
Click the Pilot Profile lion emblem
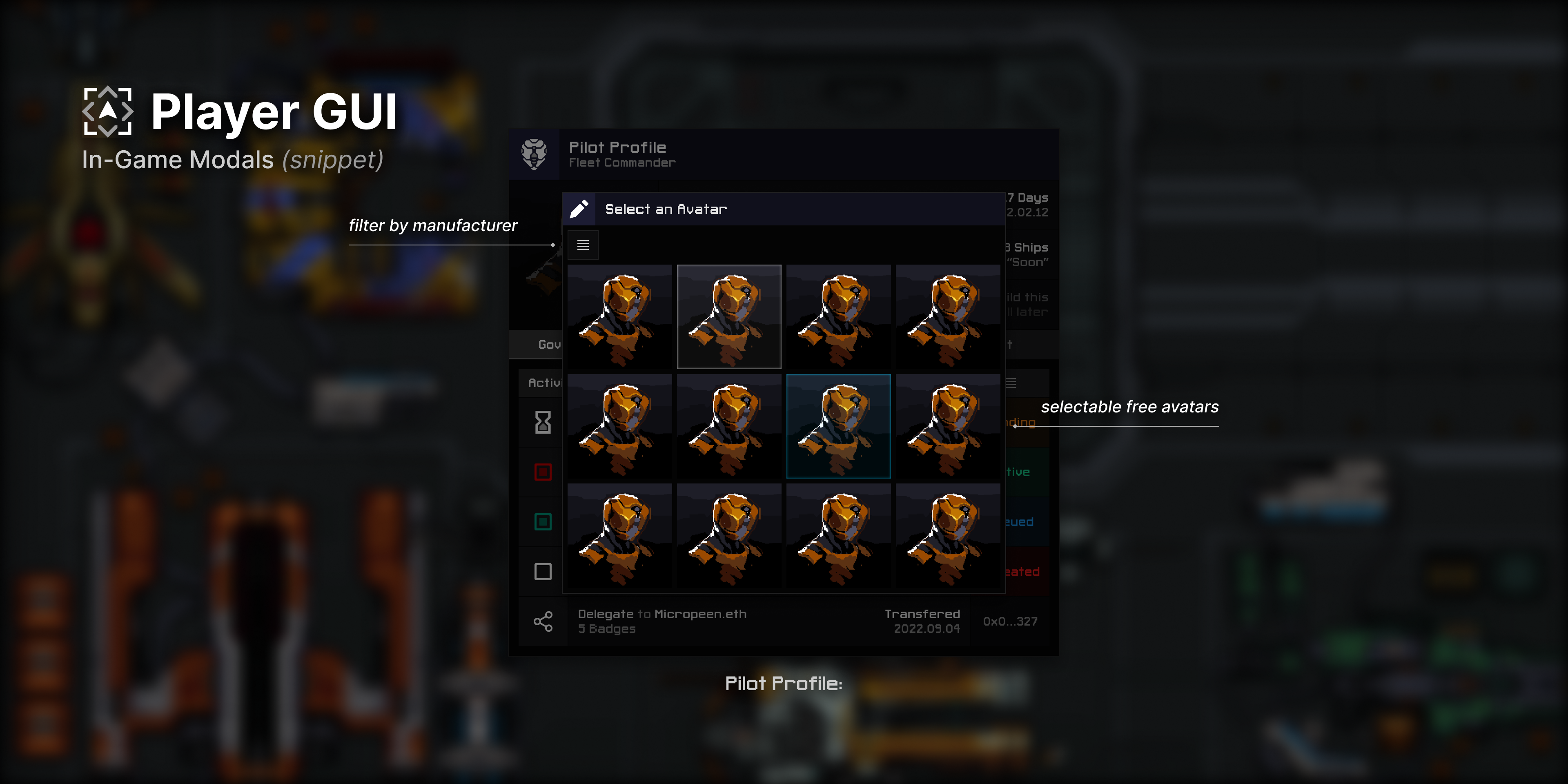534,154
